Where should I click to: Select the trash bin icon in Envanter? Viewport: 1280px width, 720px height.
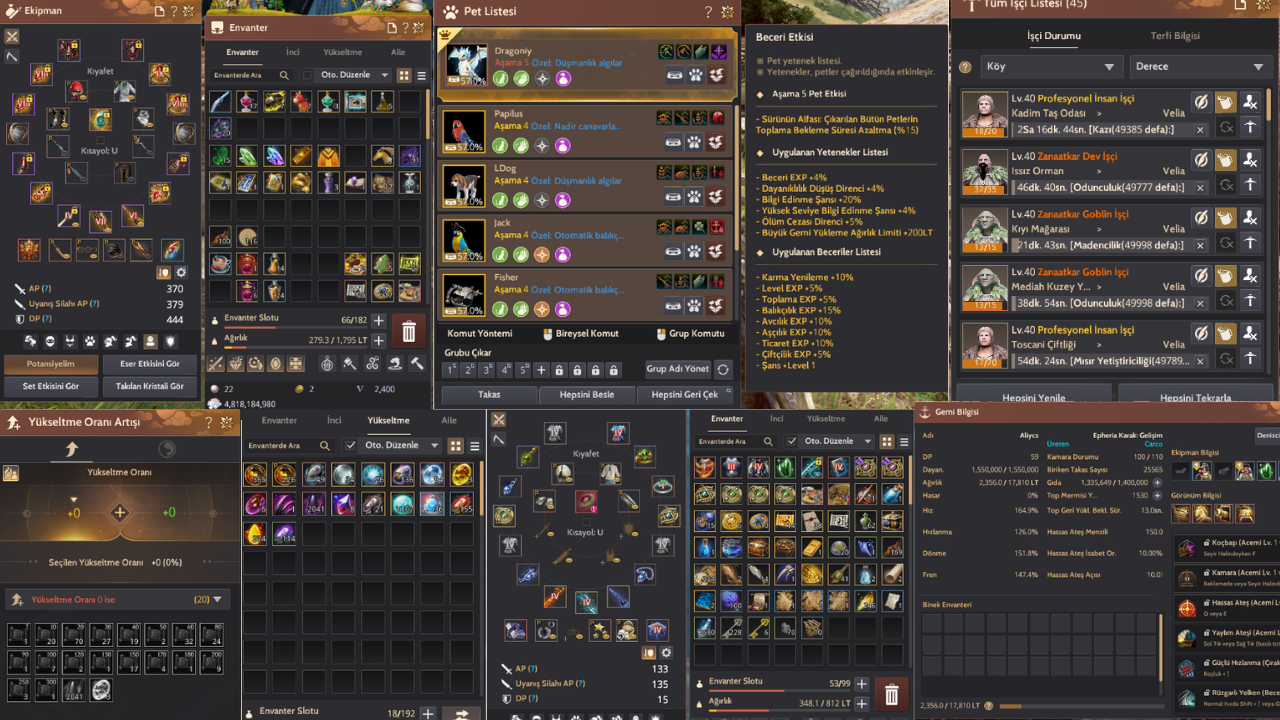tap(409, 331)
